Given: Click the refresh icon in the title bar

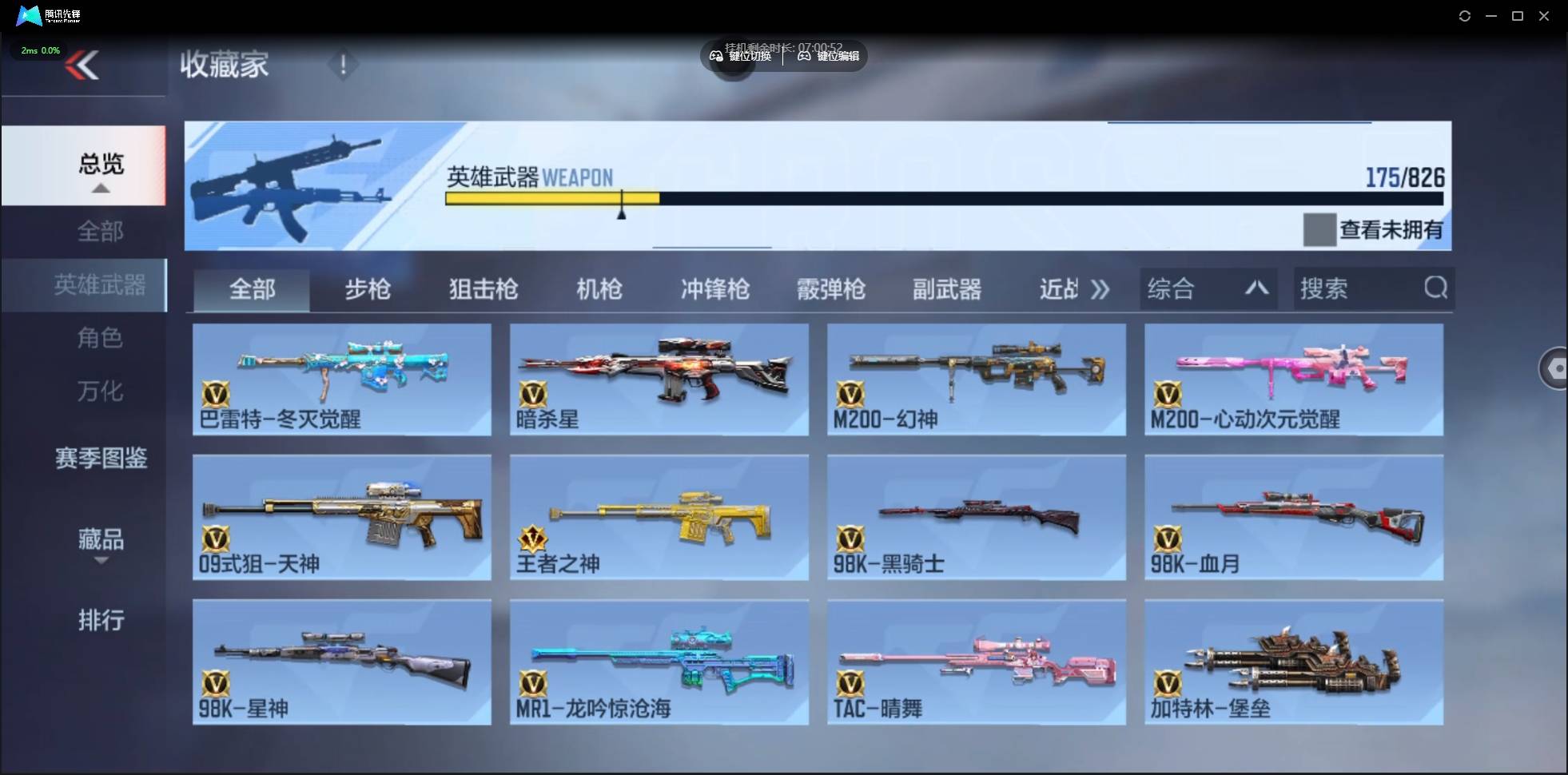Looking at the screenshot, I should 1465,15.
